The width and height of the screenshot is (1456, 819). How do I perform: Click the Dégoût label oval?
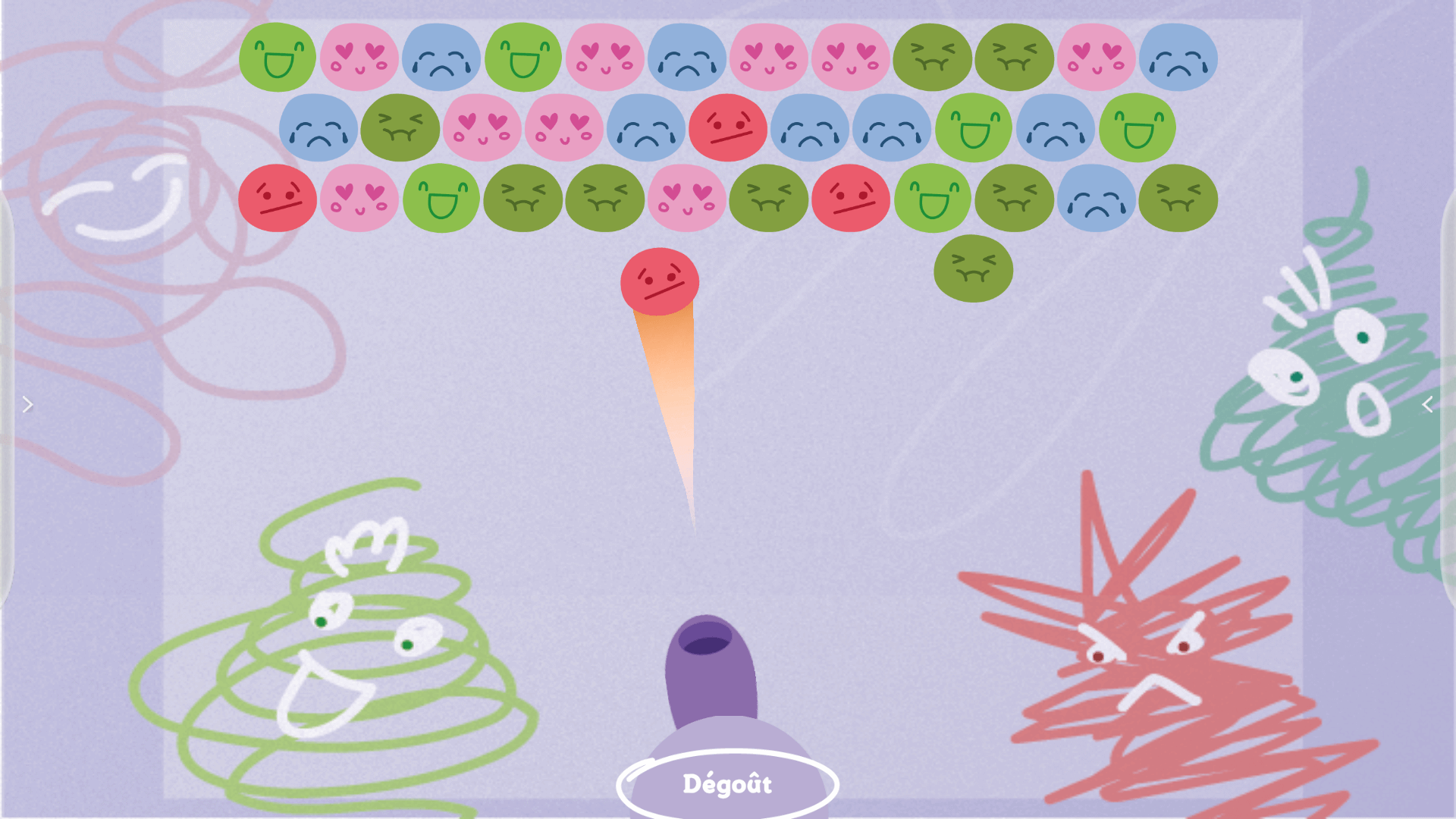pos(727,784)
